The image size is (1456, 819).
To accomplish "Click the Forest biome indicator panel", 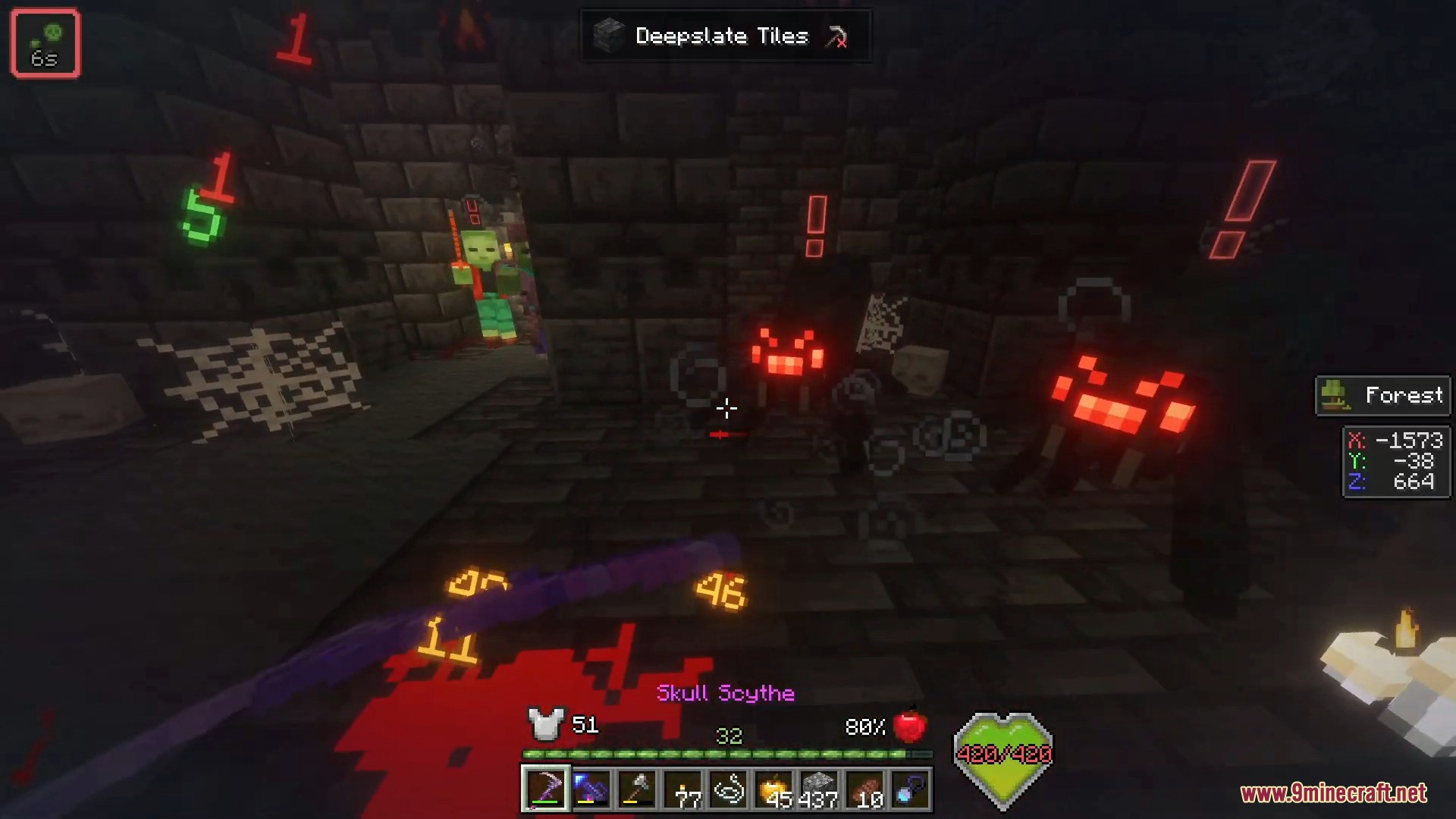I will 1382,395.
